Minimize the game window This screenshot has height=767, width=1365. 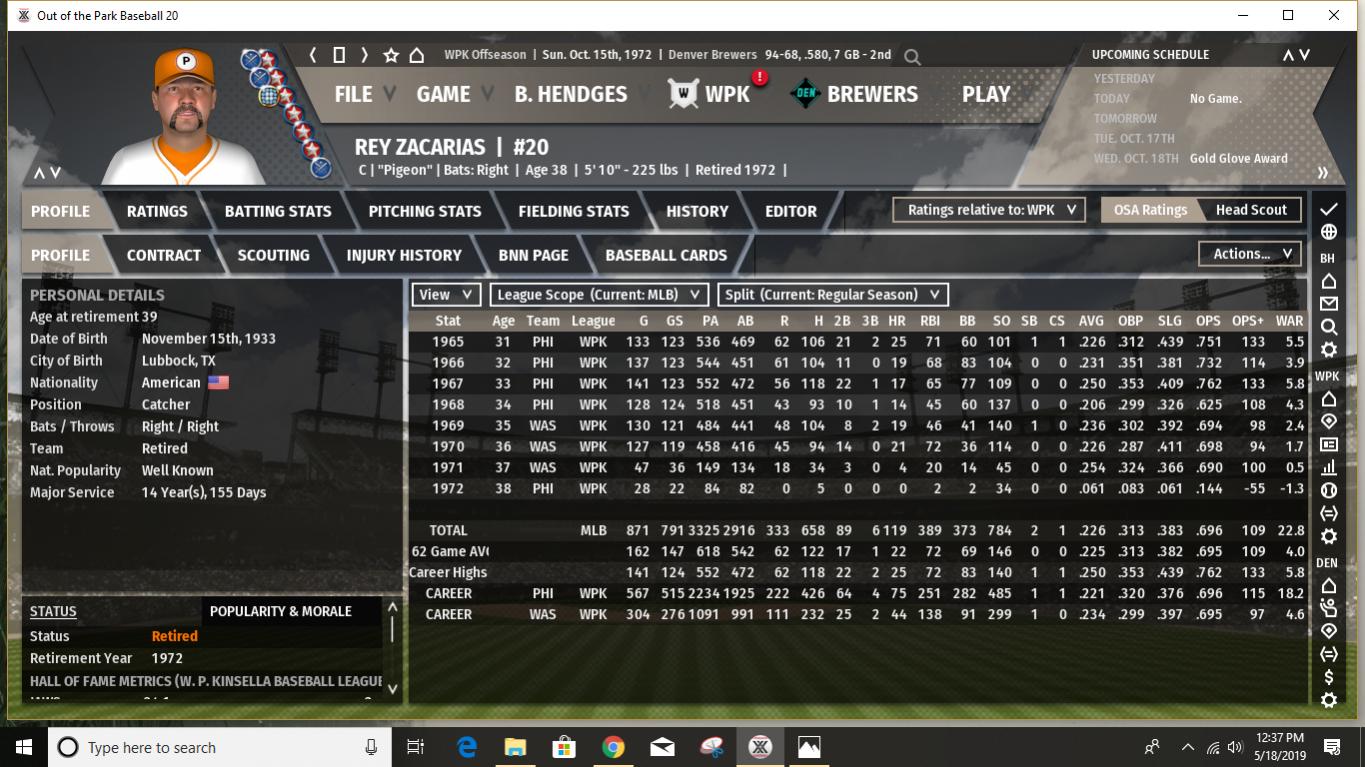pyautogui.click(x=1243, y=15)
